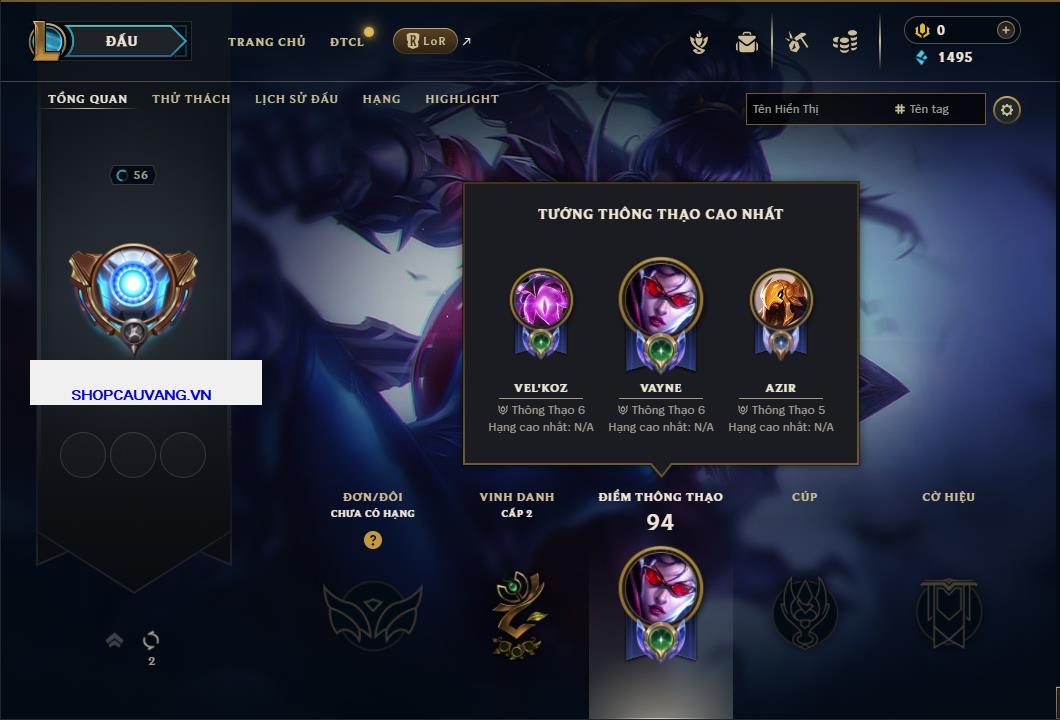Viewport: 1060px width, 720px height.
Task: Click the question mark rank help icon
Action: [x=373, y=540]
